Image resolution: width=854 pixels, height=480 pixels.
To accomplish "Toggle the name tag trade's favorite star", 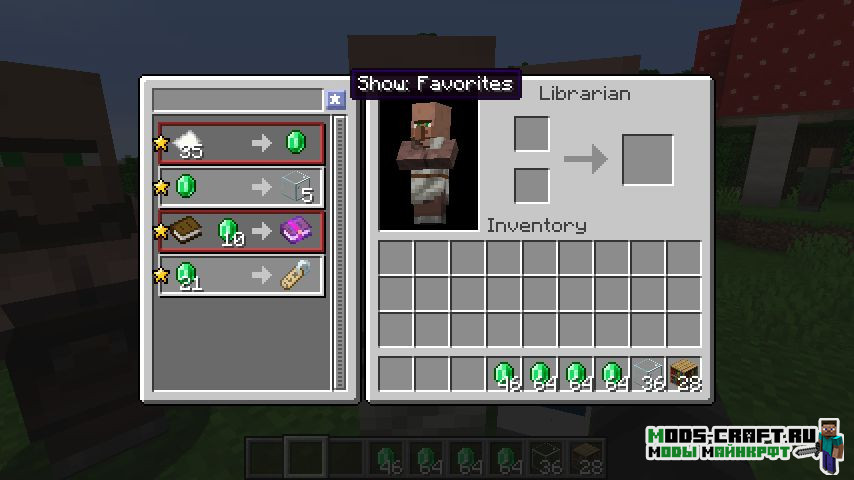I will [x=160, y=275].
